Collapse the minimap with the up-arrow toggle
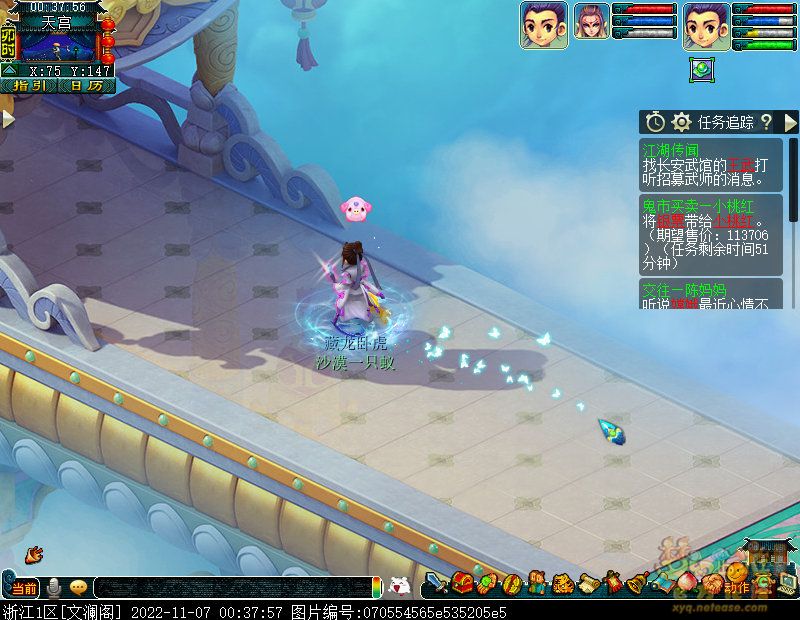The height and width of the screenshot is (620, 800). [x=8, y=70]
